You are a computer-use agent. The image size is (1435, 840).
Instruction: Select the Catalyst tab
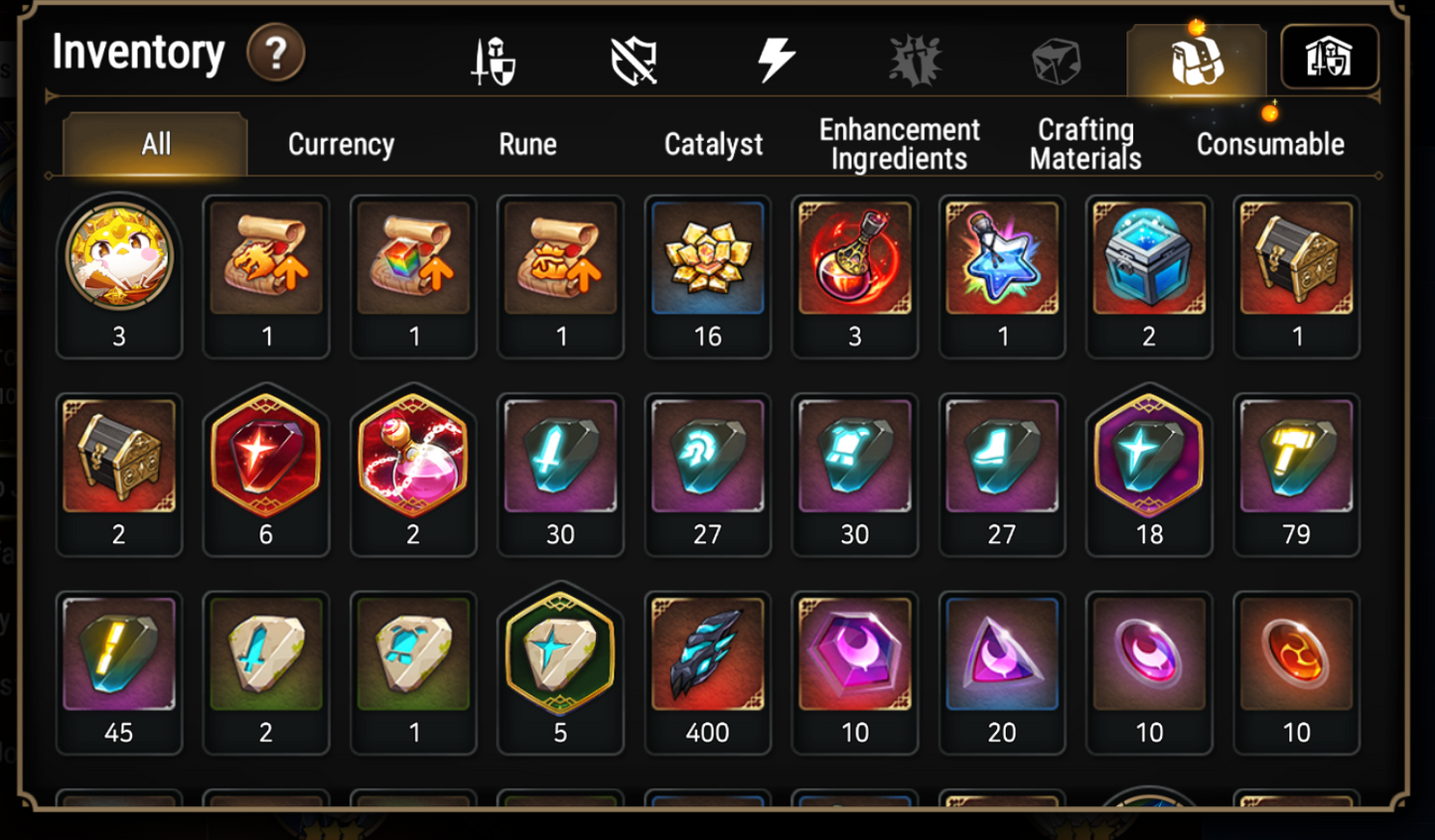[713, 144]
